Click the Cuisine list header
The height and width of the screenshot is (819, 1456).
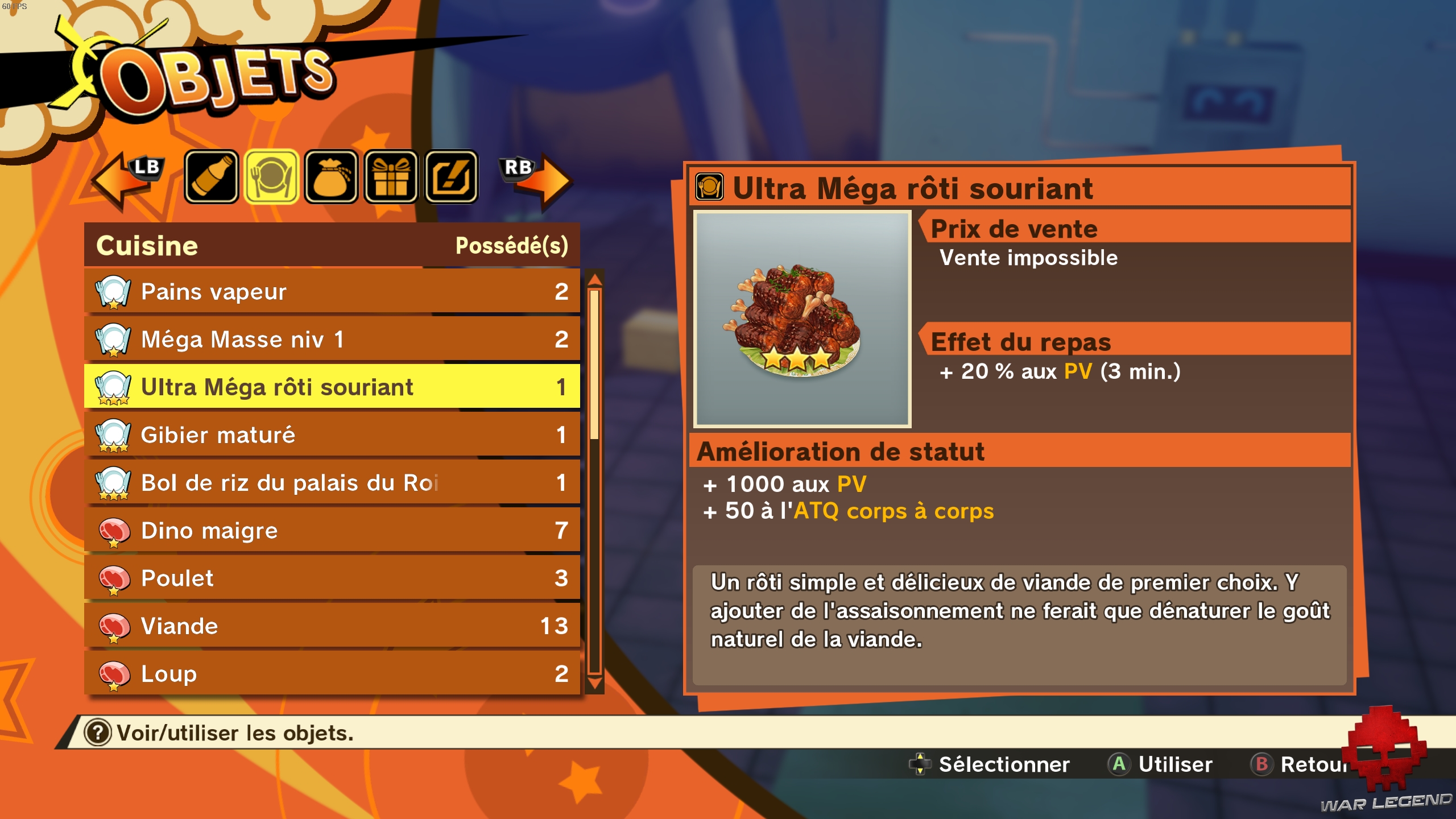[147, 246]
